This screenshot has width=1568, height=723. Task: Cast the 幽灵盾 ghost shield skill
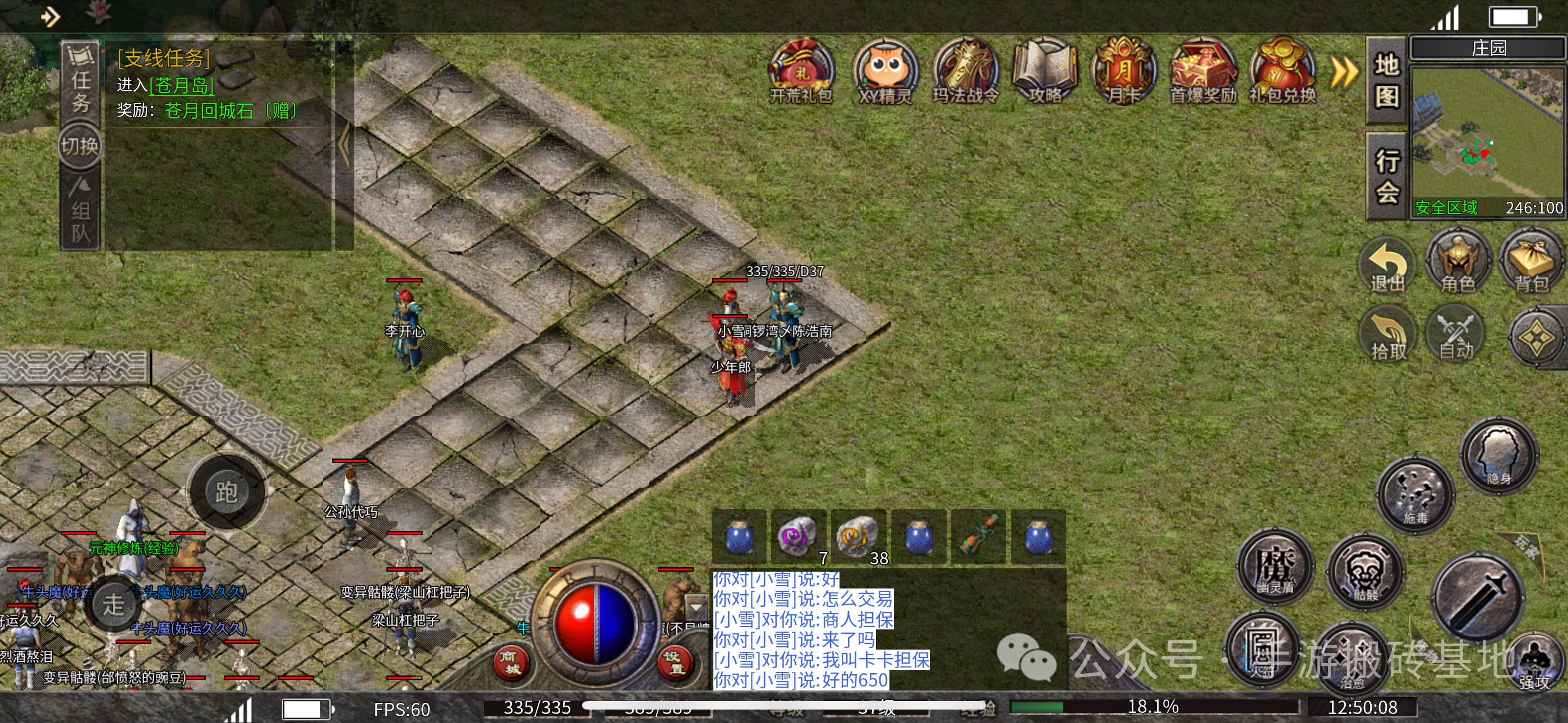pyautogui.click(x=1275, y=567)
